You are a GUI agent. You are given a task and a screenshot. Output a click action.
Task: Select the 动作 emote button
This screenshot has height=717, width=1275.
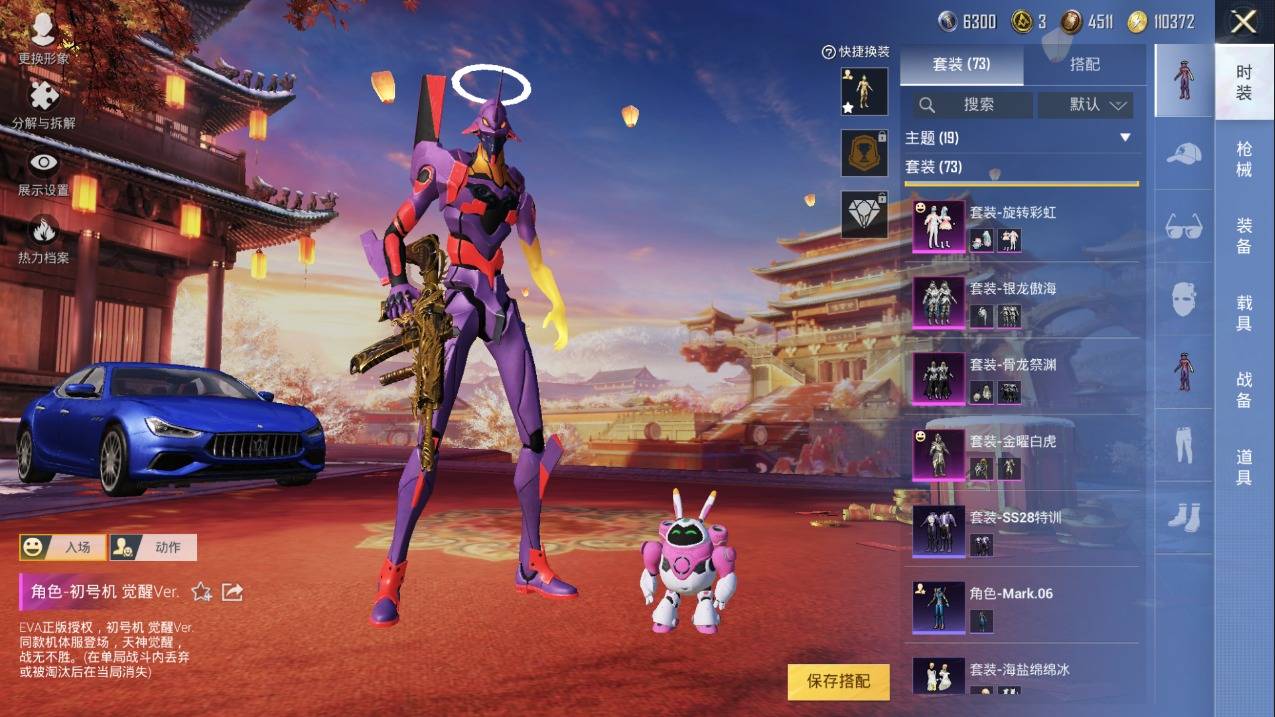153,547
